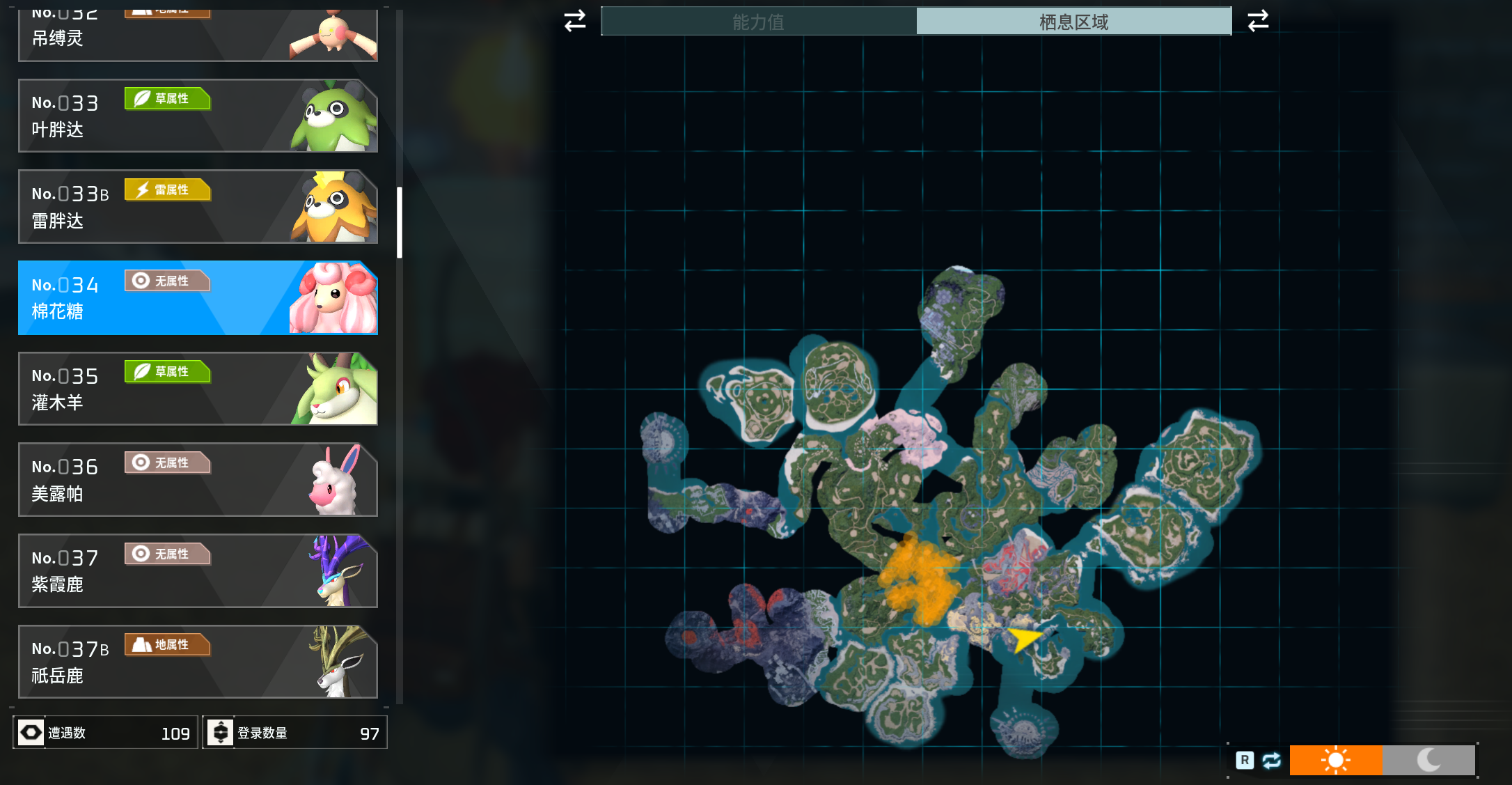Select entry No.033 叶胖达
Viewport: 1512px width, 785px height.
pyautogui.click(x=198, y=116)
